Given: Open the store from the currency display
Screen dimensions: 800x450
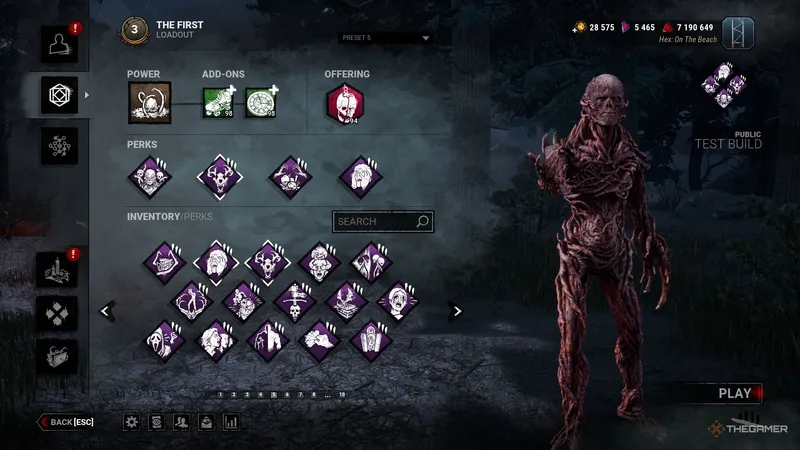Looking at the screenshot, I should pyautogui.click(x=640, y=27).
